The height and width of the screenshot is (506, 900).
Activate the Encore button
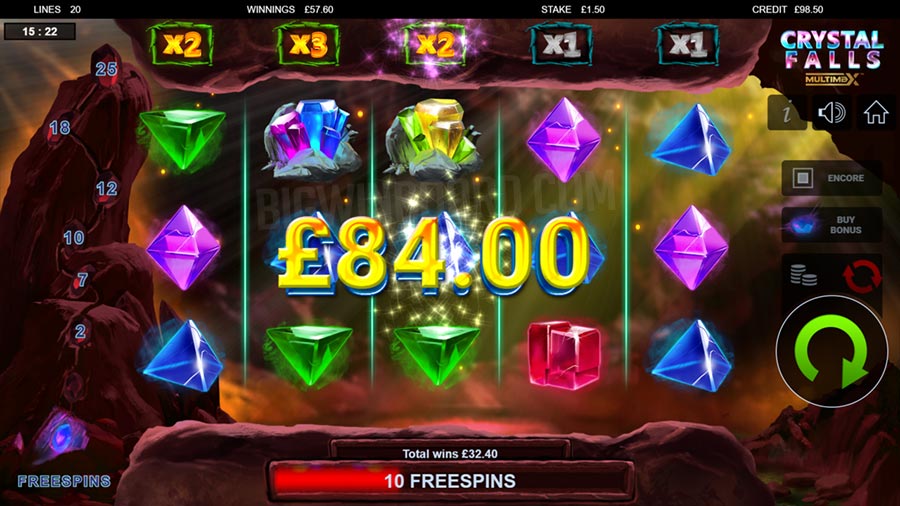click(831, 179)
